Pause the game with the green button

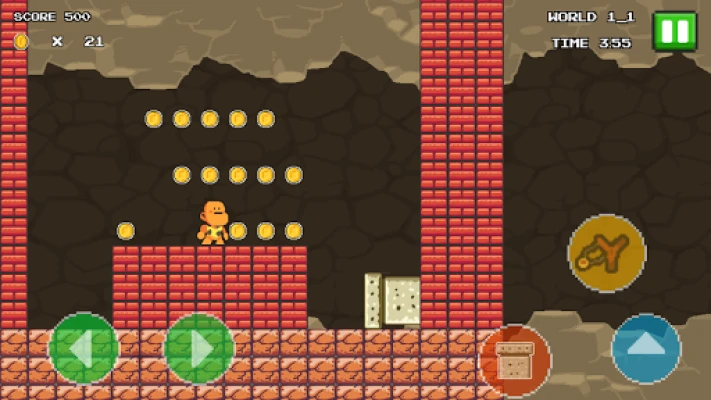pyautogui.click(x=674, y=31)
